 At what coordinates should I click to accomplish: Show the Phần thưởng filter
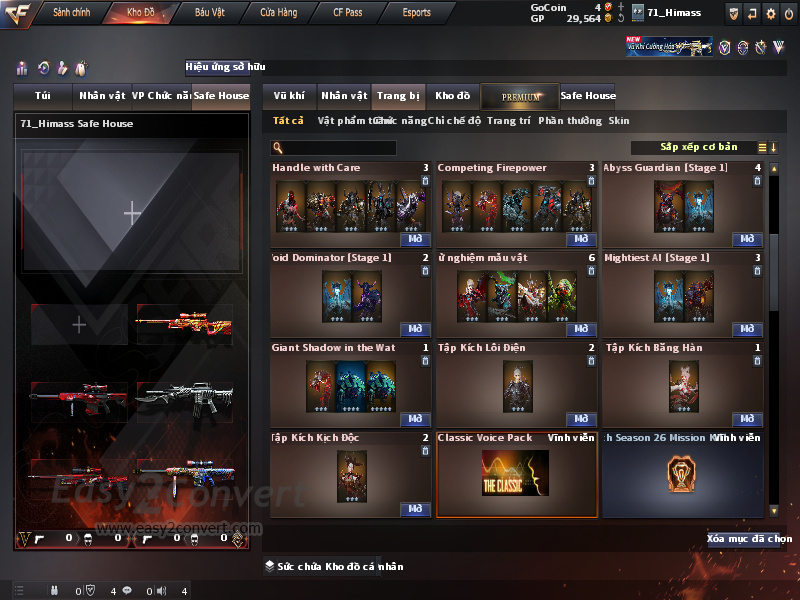pyautogui.click(x=570, y=121)
